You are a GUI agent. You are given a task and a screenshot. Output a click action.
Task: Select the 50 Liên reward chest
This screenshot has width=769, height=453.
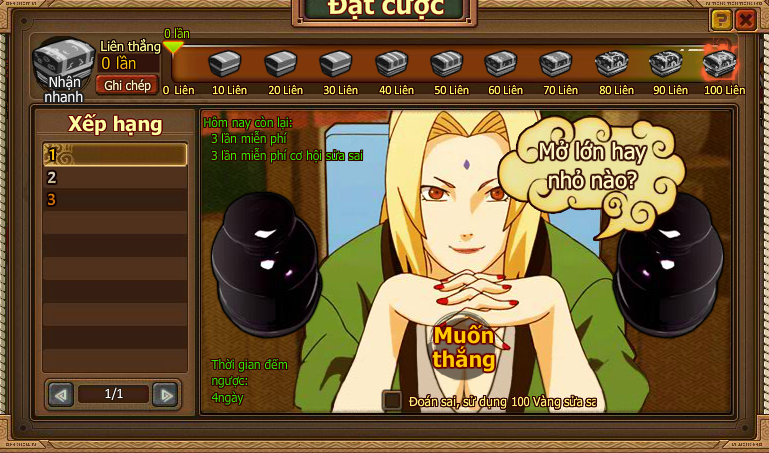click(446, 64)
